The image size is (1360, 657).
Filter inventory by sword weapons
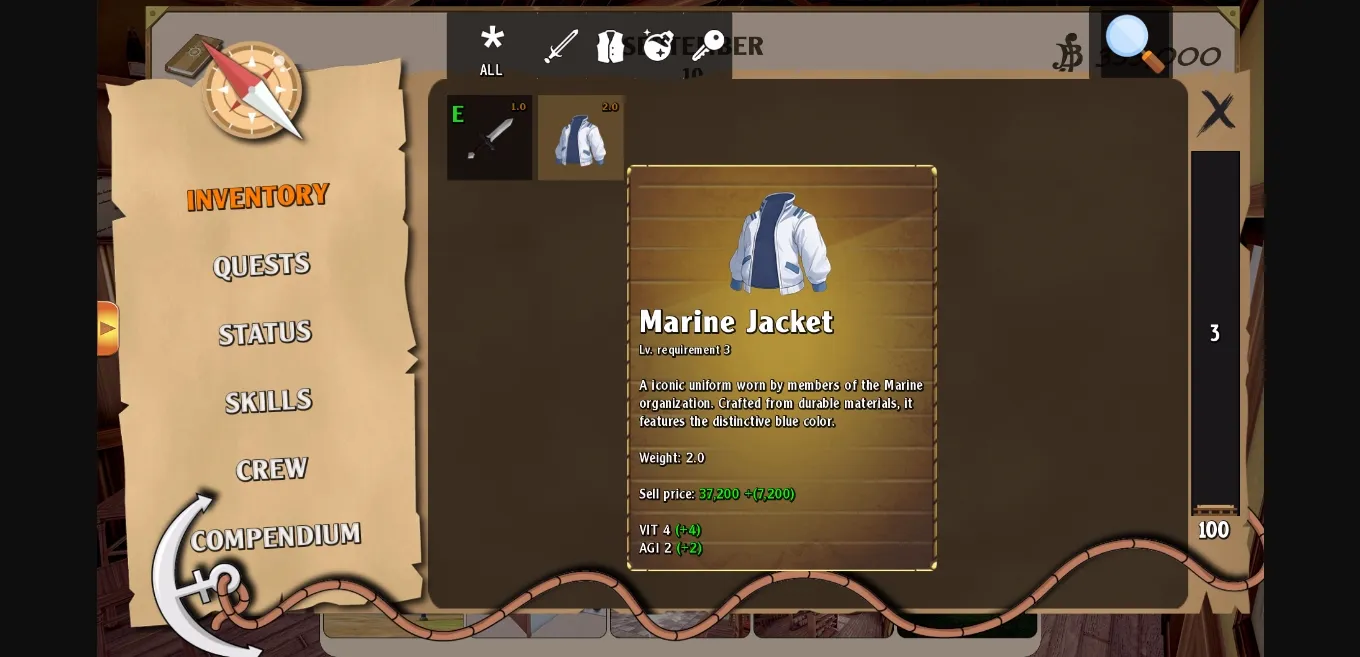pyautogui.click(x=561, y=46)
